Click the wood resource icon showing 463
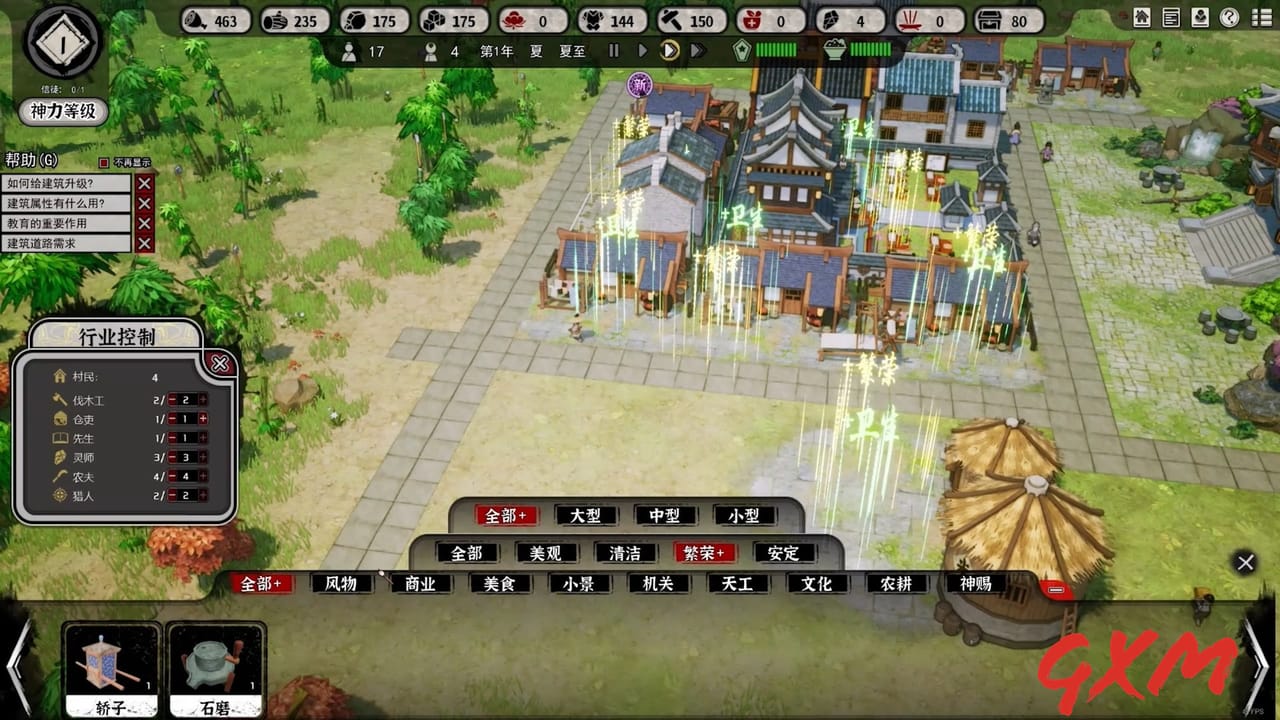 [193, 20]
